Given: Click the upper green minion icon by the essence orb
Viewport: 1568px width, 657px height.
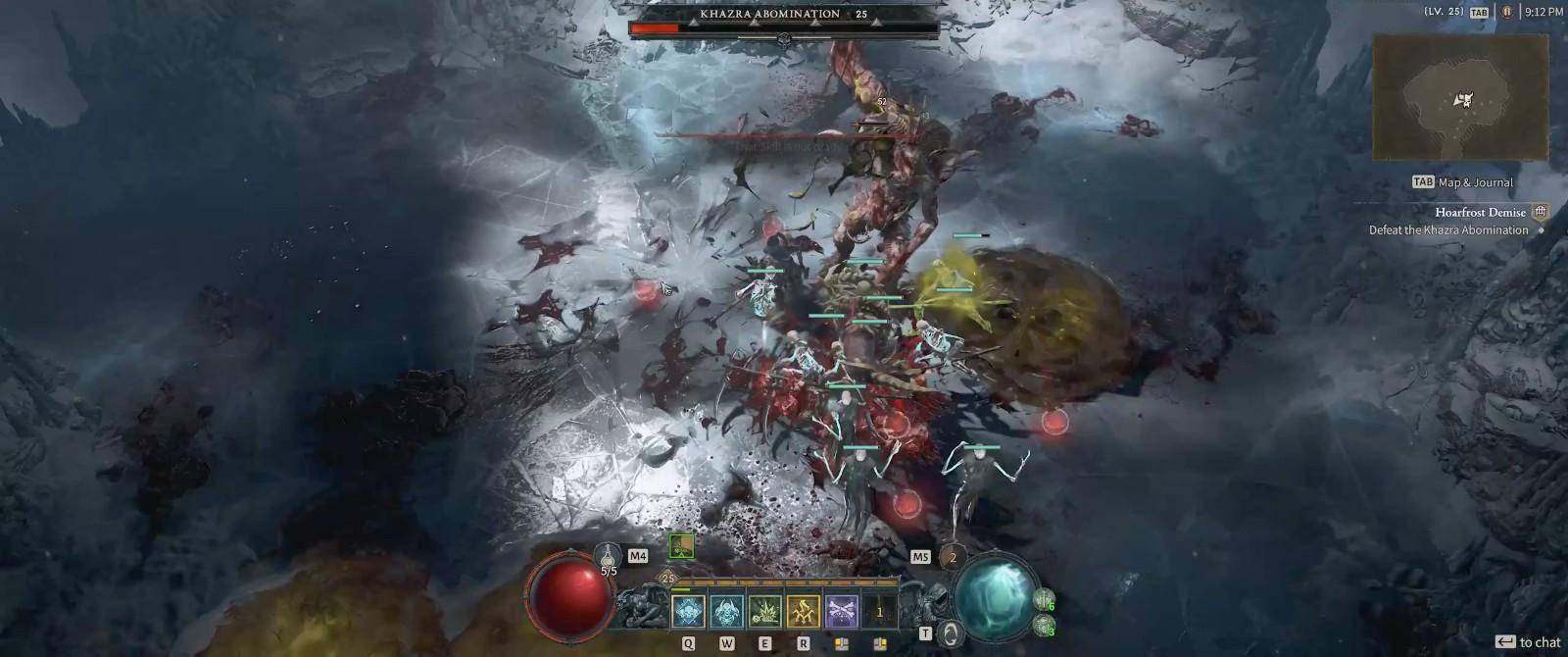Looking at the screenshot, I should [1044, 599].
